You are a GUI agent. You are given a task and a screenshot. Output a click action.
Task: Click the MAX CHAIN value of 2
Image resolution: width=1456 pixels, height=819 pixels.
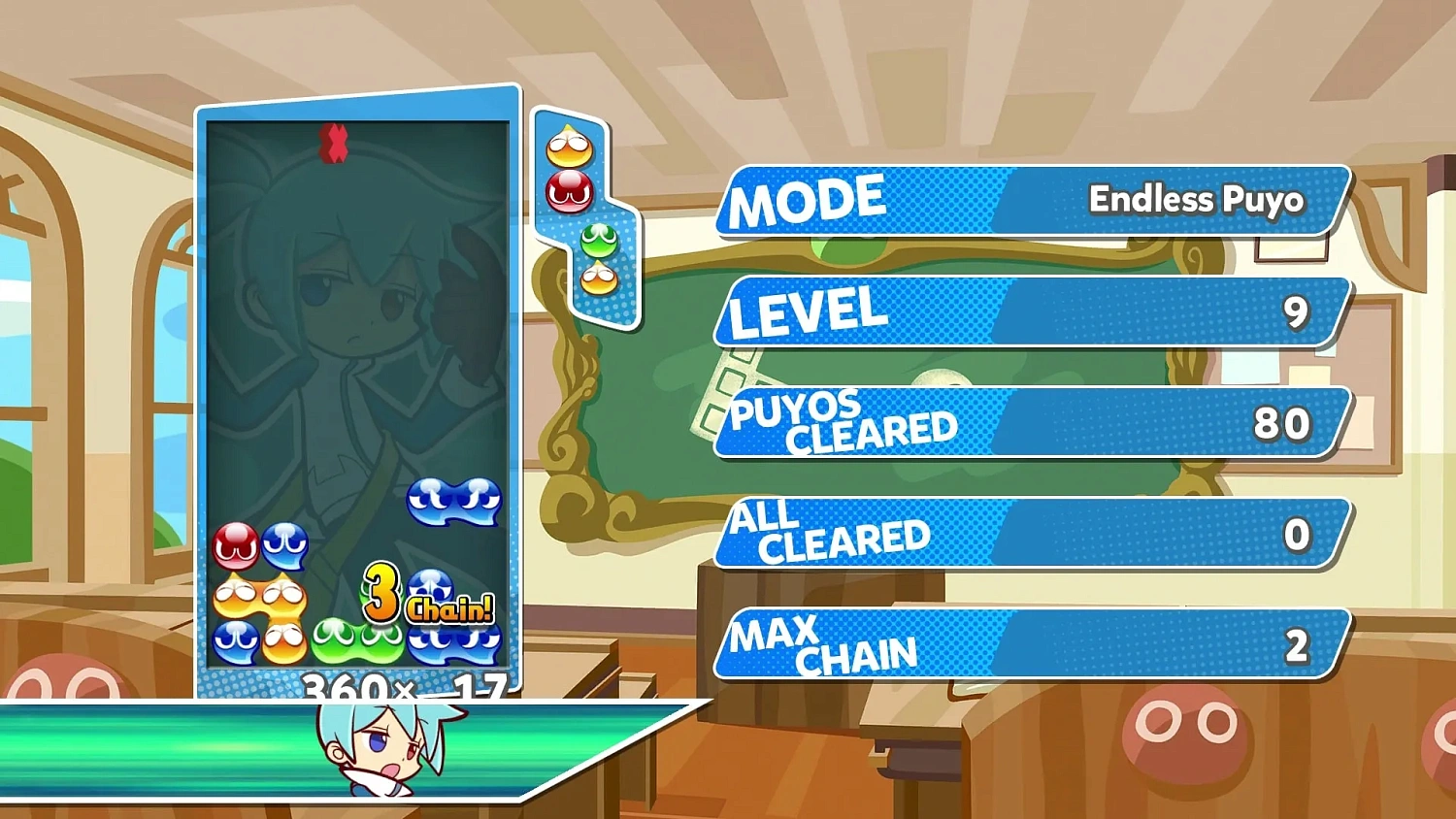[x=1298, y=645]
